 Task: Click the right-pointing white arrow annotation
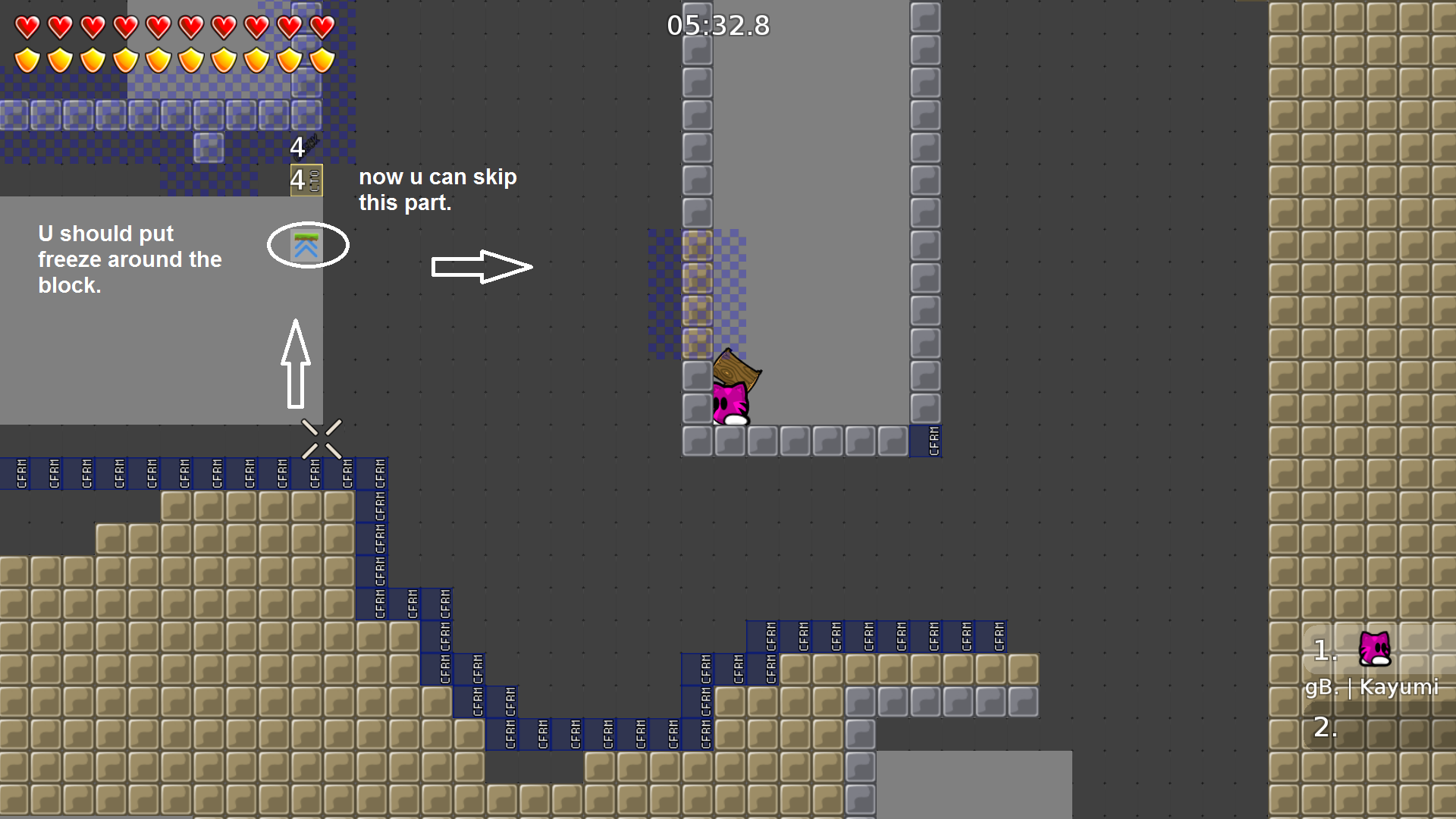click(482, 265)
